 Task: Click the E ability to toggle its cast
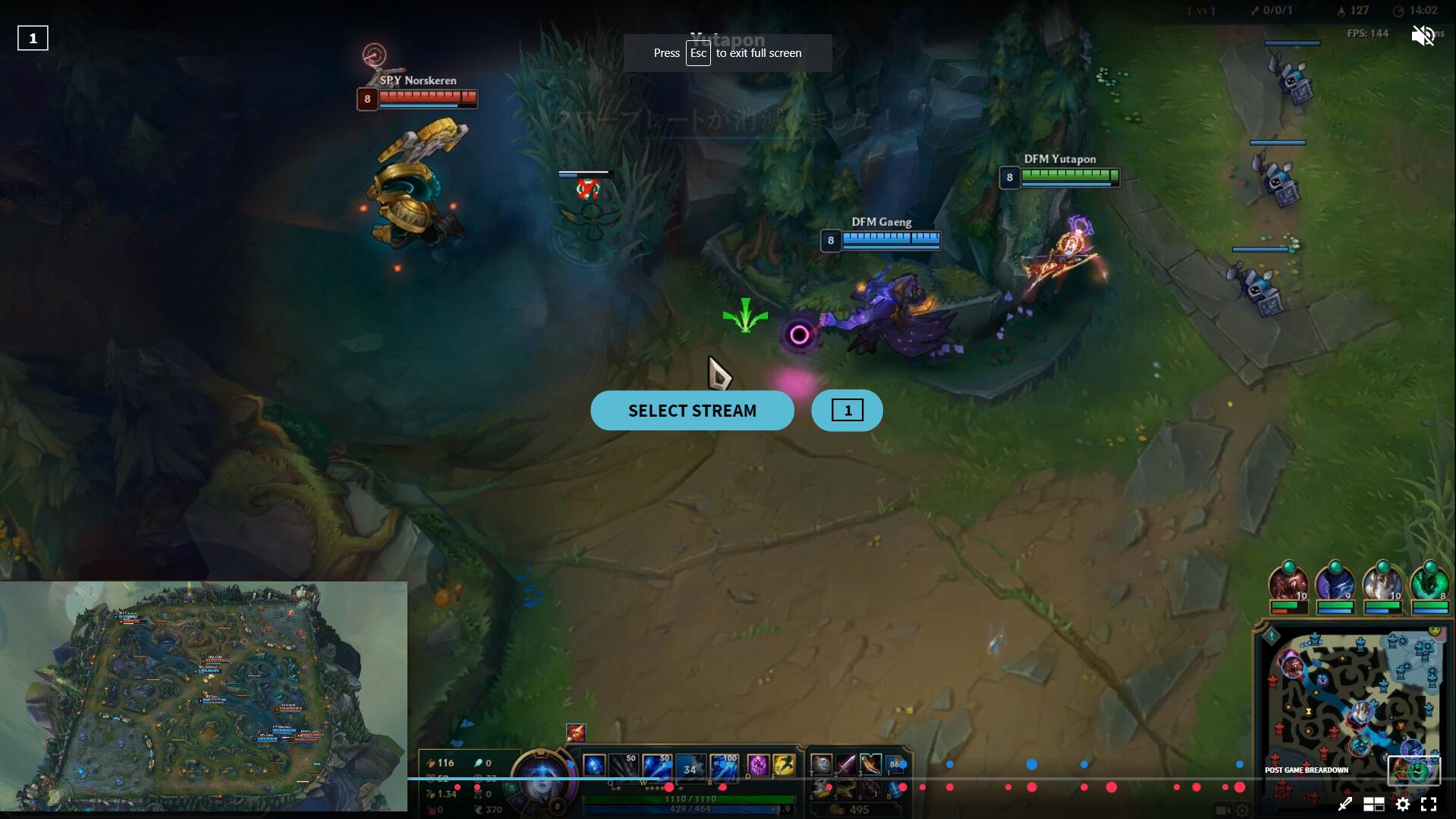point(690,767)
